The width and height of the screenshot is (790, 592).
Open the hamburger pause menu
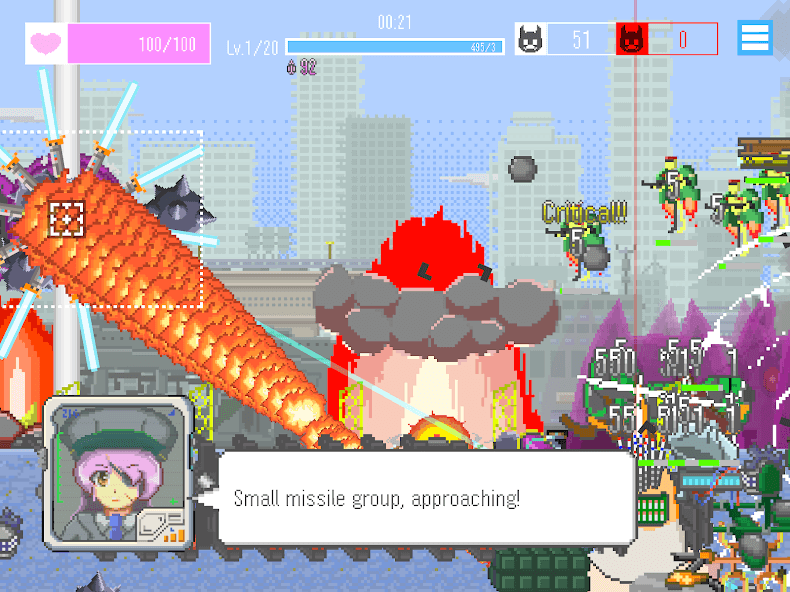coord(755,38)
